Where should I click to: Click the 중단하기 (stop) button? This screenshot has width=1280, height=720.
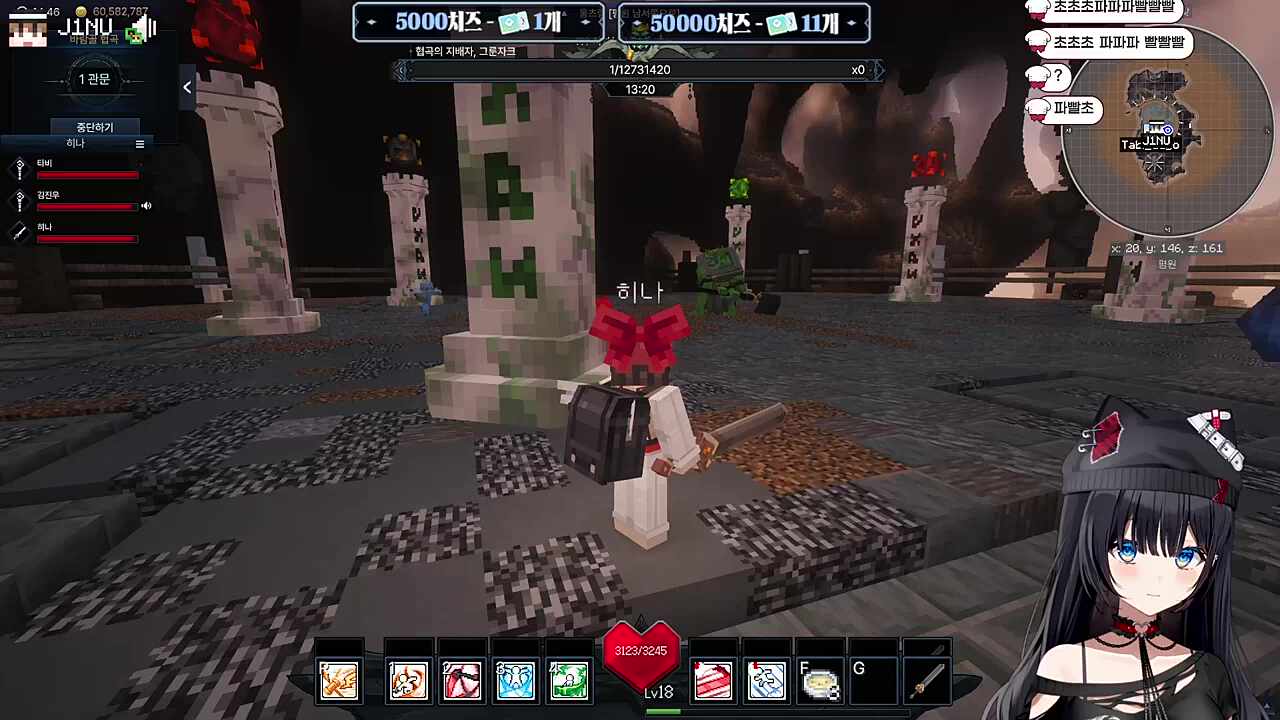(95, 127)
